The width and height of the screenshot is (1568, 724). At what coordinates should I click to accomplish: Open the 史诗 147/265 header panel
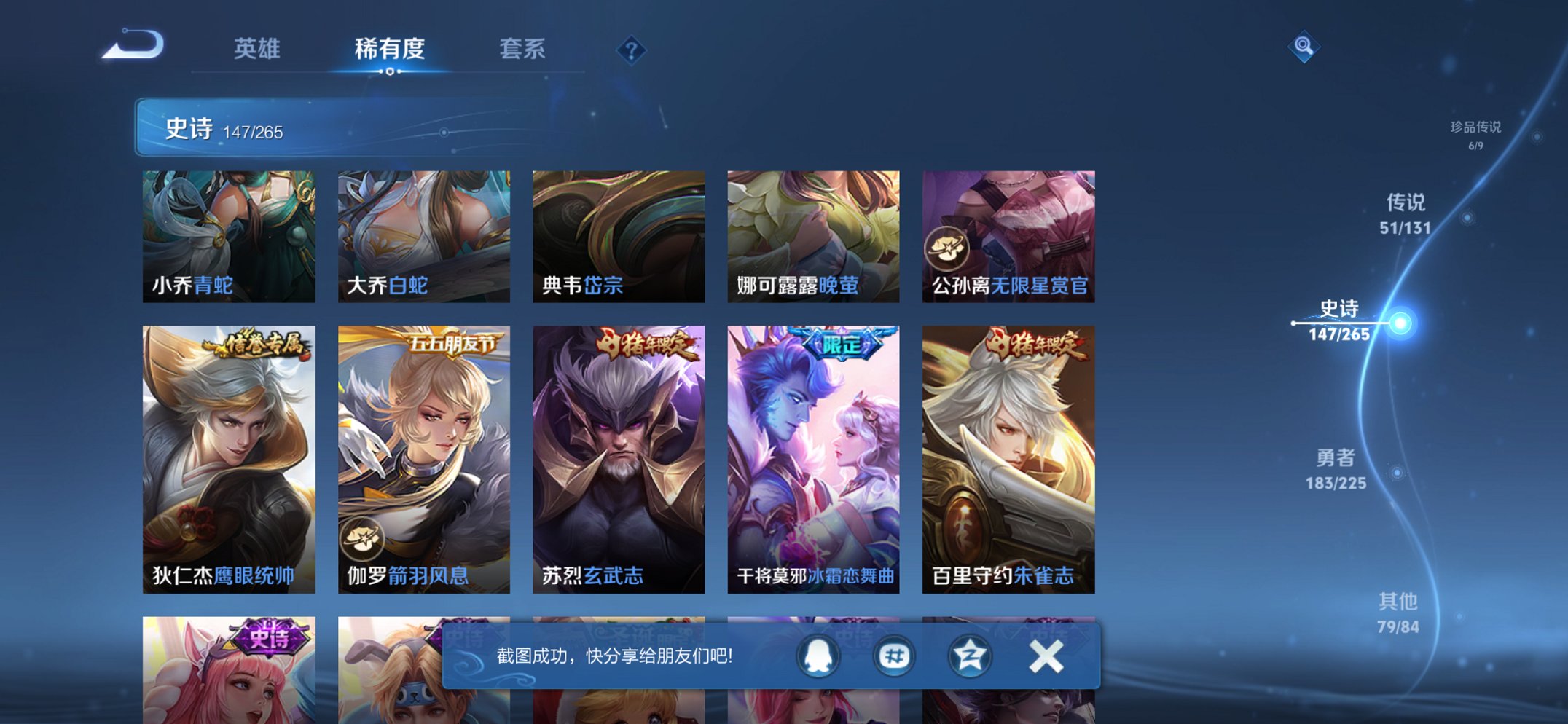[x=233, y=128]
